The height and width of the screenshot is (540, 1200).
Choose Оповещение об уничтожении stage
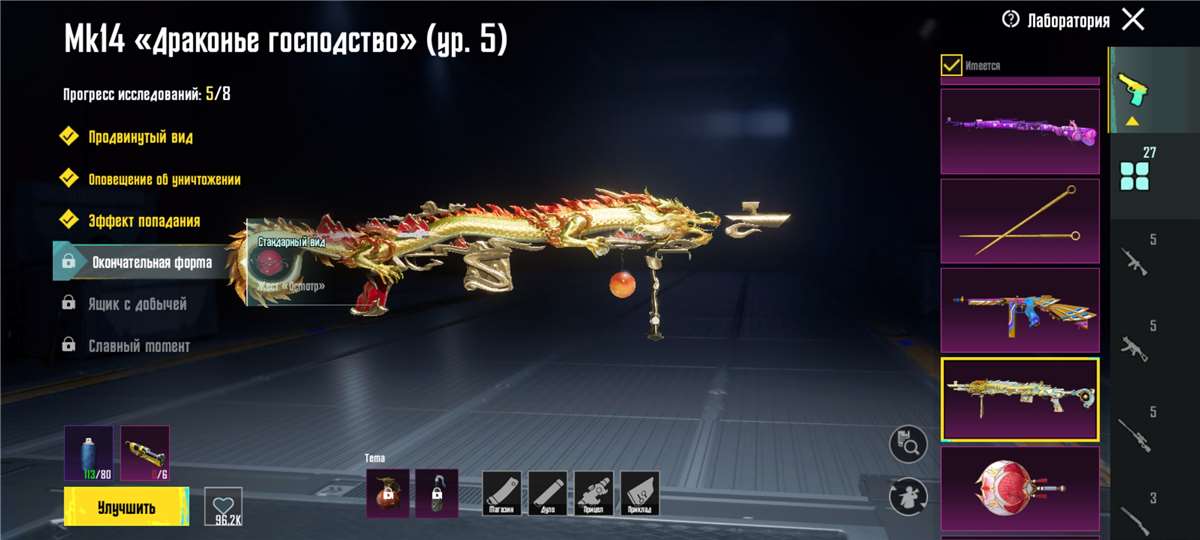[x=164, y=179]
